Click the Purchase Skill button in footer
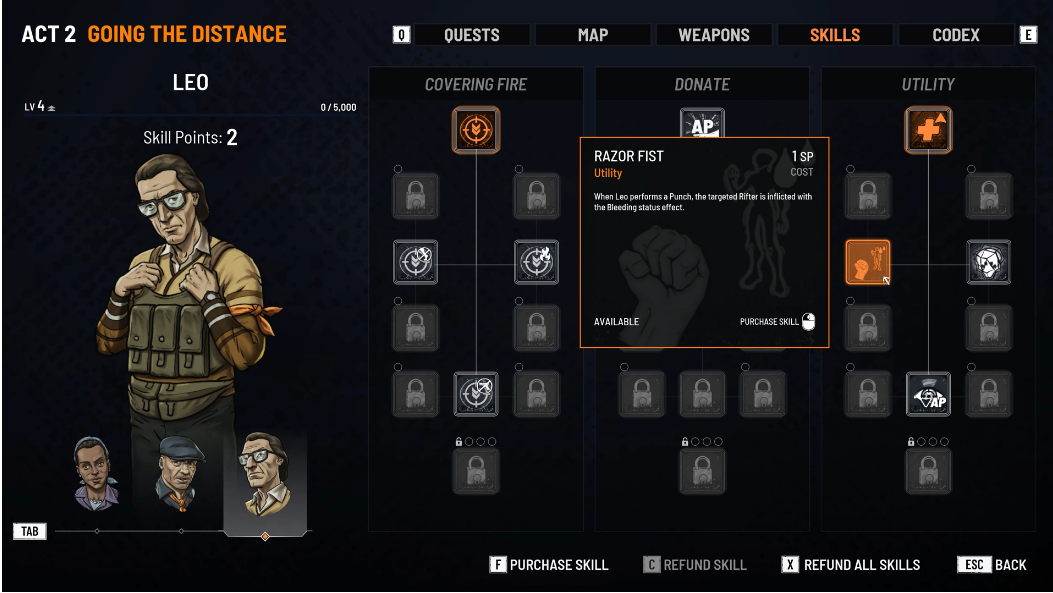 tap(549, 565)
